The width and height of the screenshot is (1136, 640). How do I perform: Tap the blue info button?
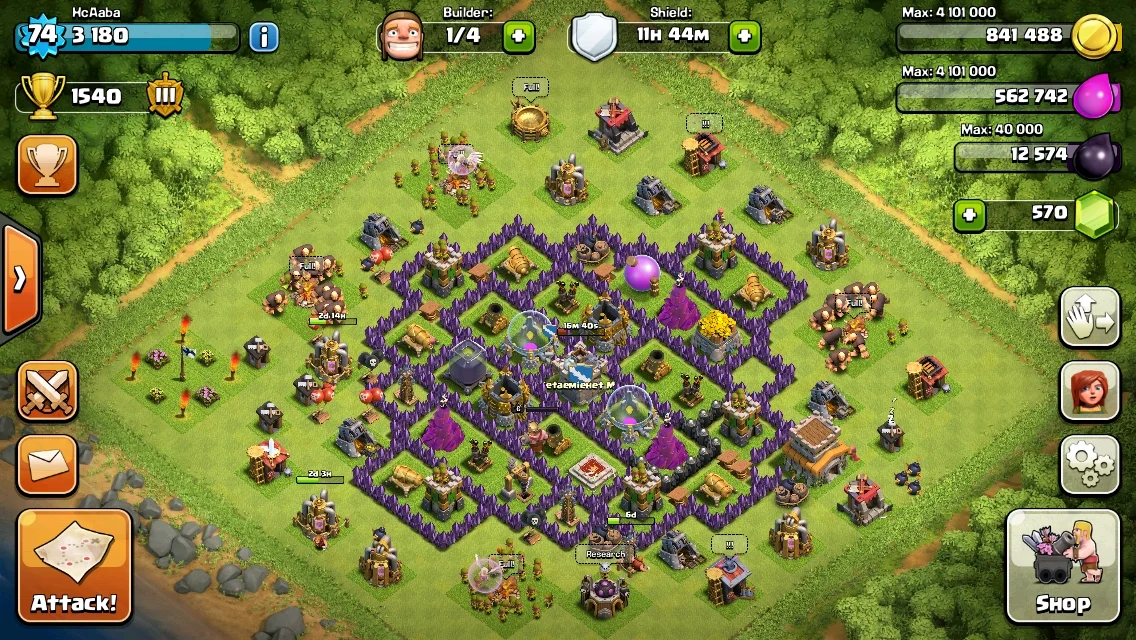tap(263, 38)
